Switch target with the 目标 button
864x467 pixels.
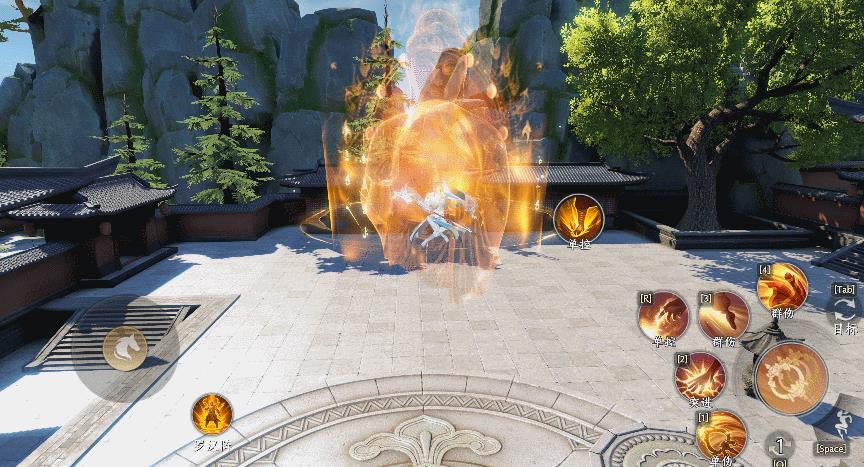pos(844,312)
